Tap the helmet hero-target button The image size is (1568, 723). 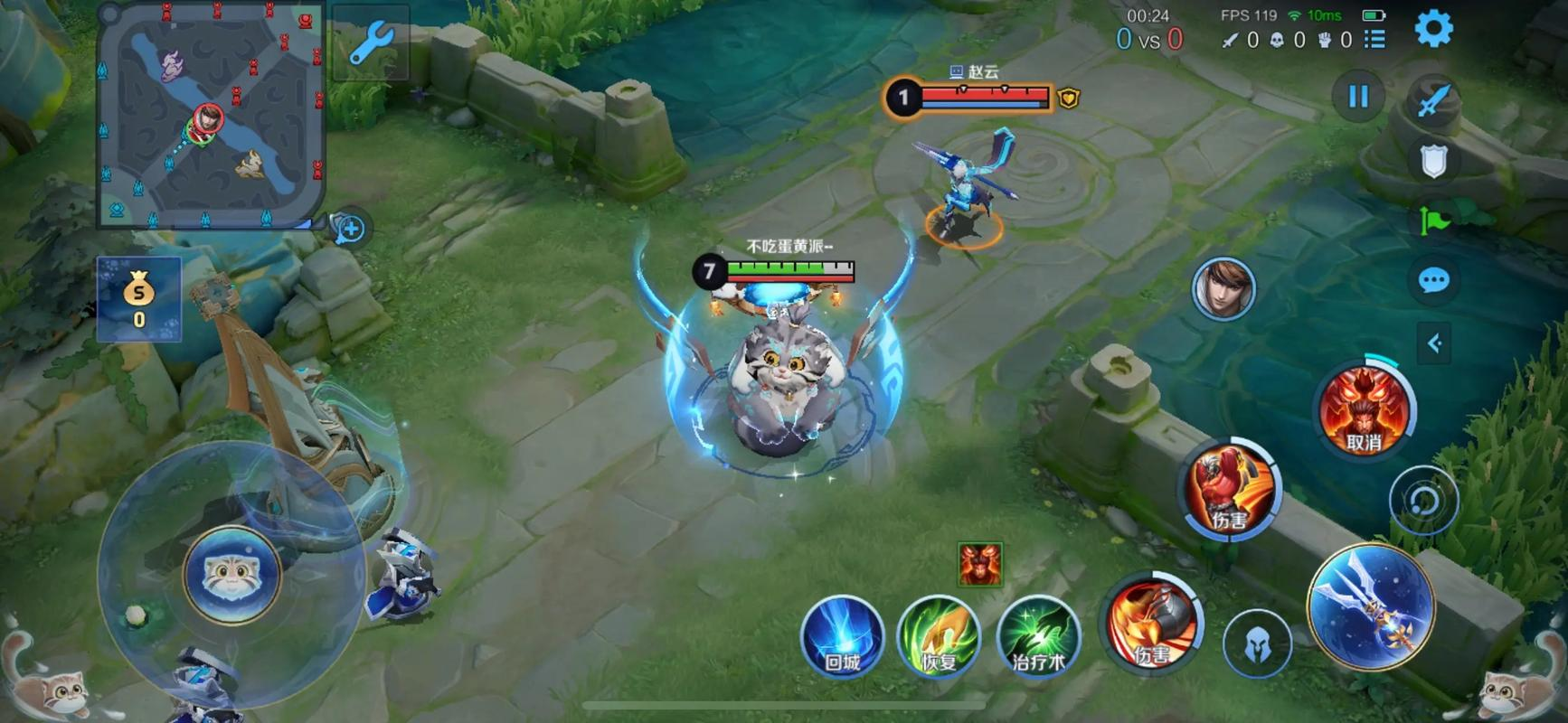tap(1257, 644)
